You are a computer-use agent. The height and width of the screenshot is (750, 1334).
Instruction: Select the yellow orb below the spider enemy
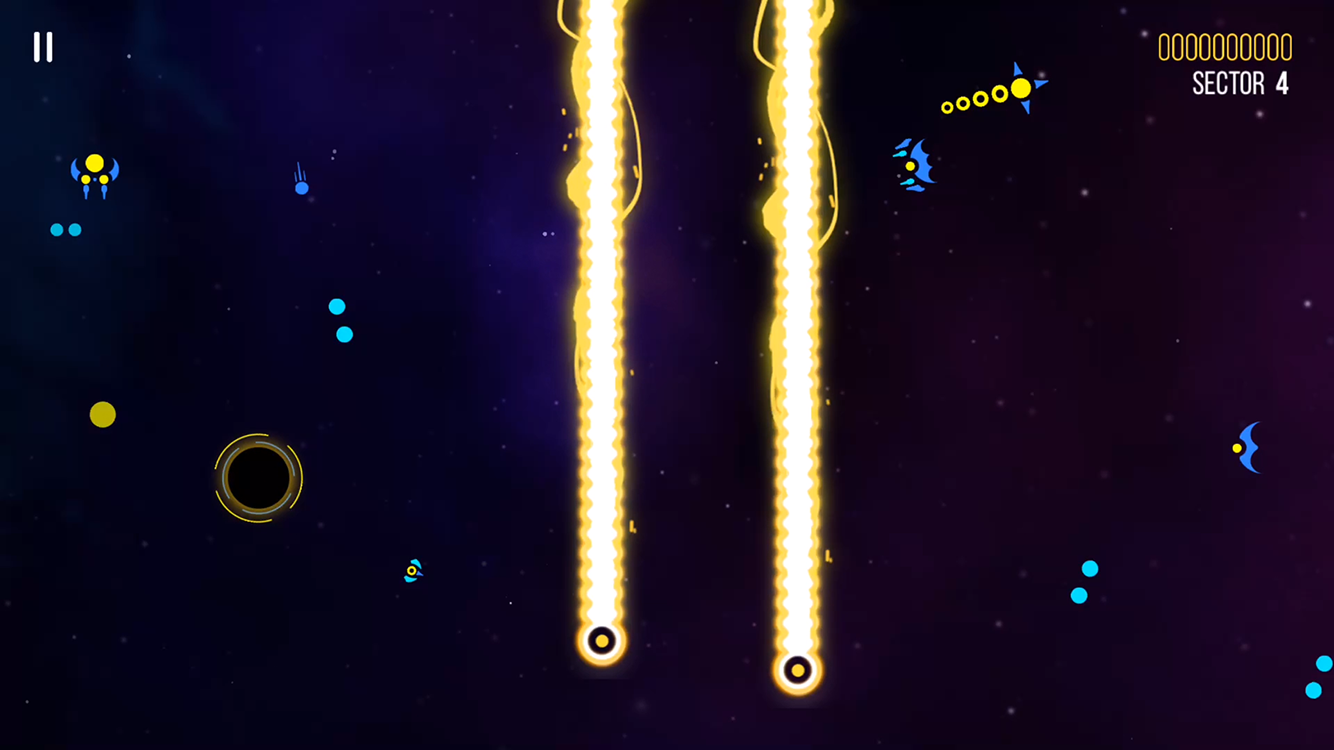tap(102, 415)
